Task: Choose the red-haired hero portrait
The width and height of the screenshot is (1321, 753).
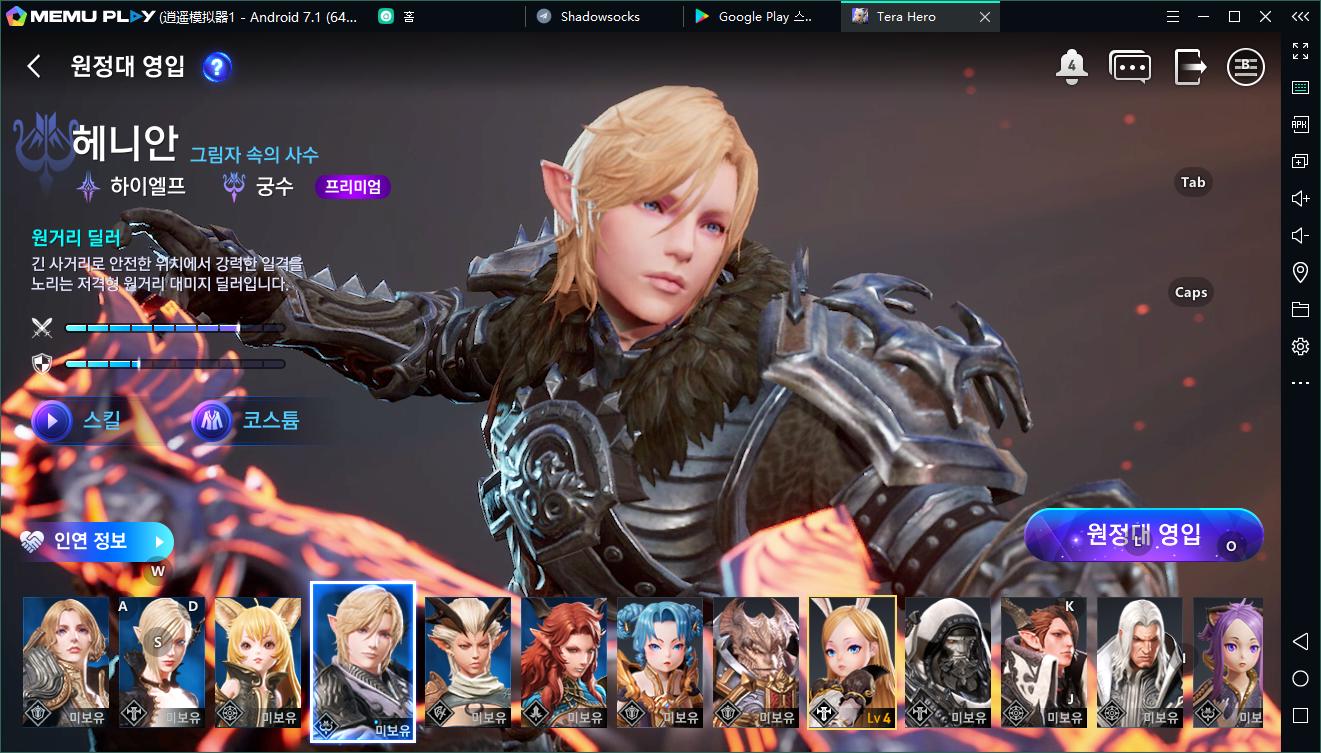Action: 563,661
